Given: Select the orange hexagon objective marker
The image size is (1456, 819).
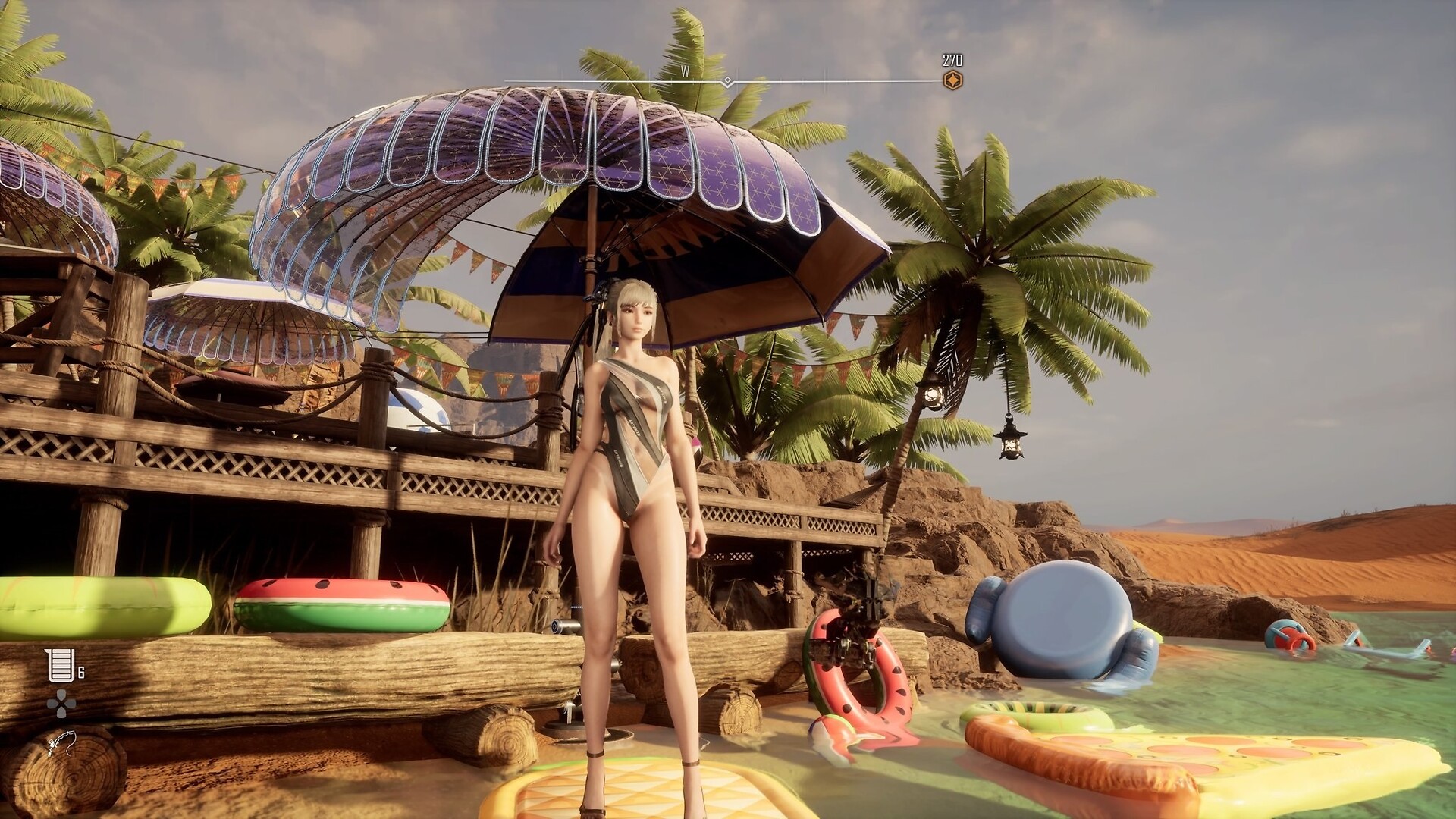Looking at the screenshot, I should 952,81.
